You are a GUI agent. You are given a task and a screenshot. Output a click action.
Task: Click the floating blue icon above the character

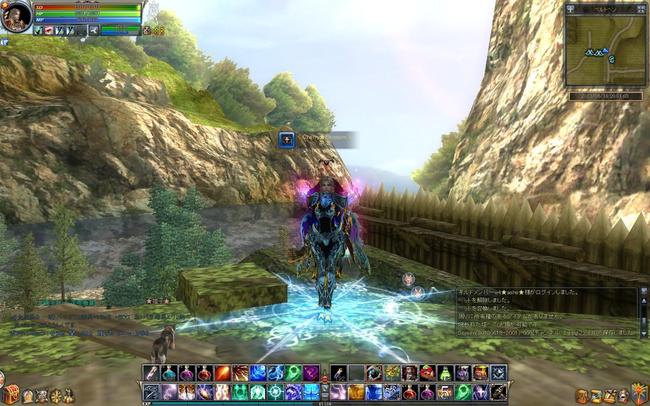[x=287, y=139]
